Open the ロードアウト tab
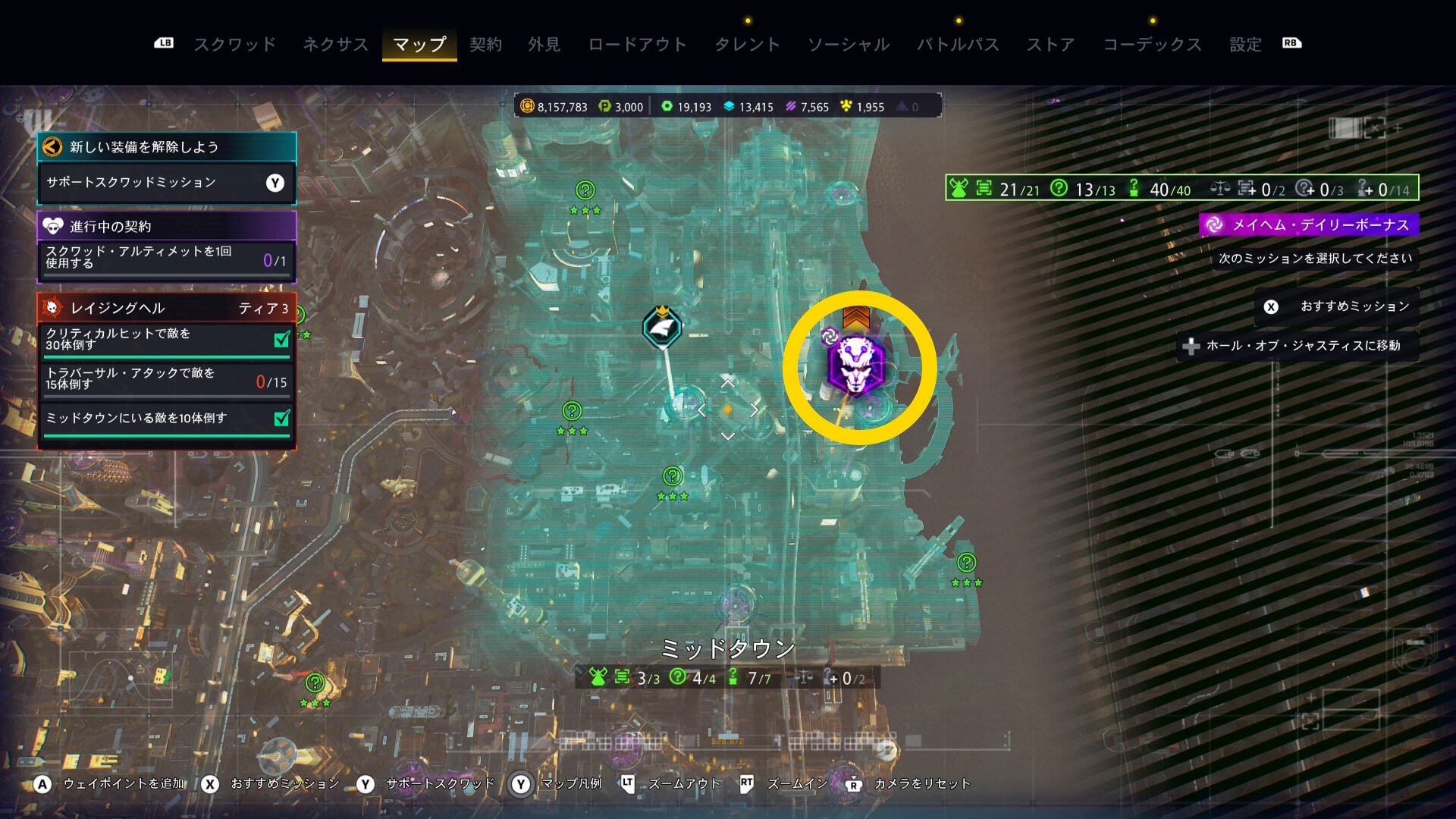 pos(637,45)
